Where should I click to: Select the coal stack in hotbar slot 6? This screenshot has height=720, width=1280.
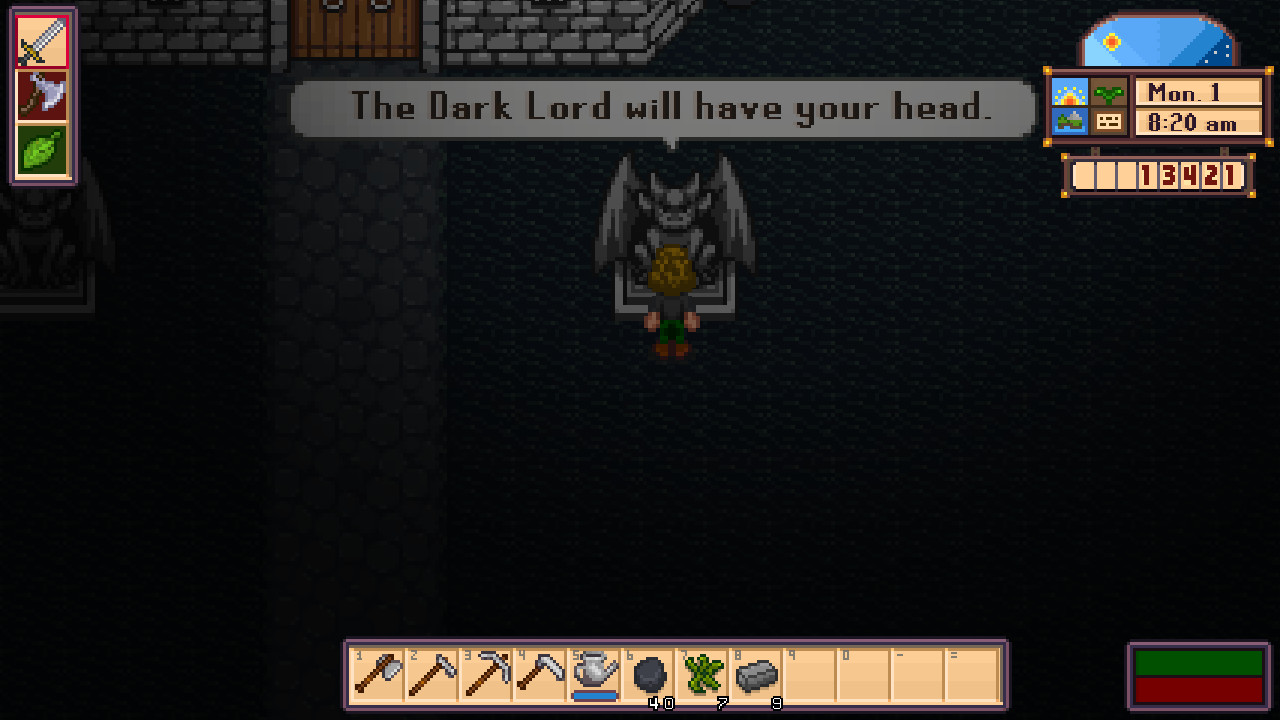tap(648, 675)
